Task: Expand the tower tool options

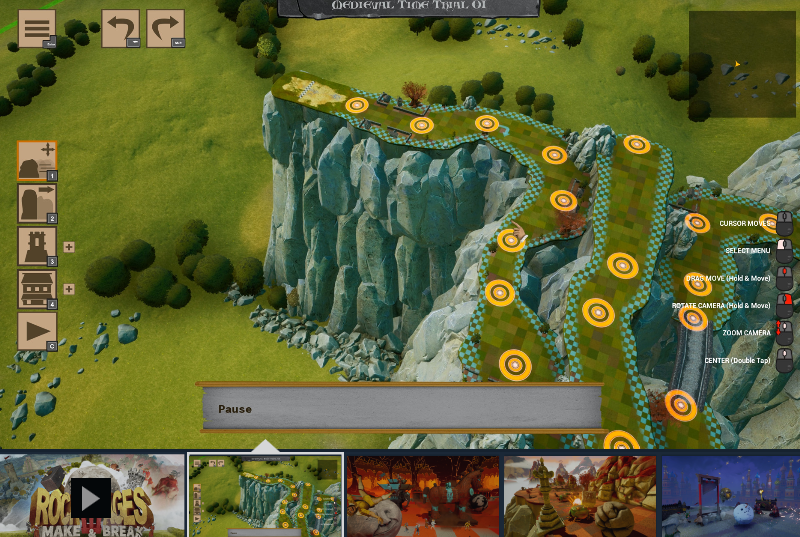Action: [69, 247]
